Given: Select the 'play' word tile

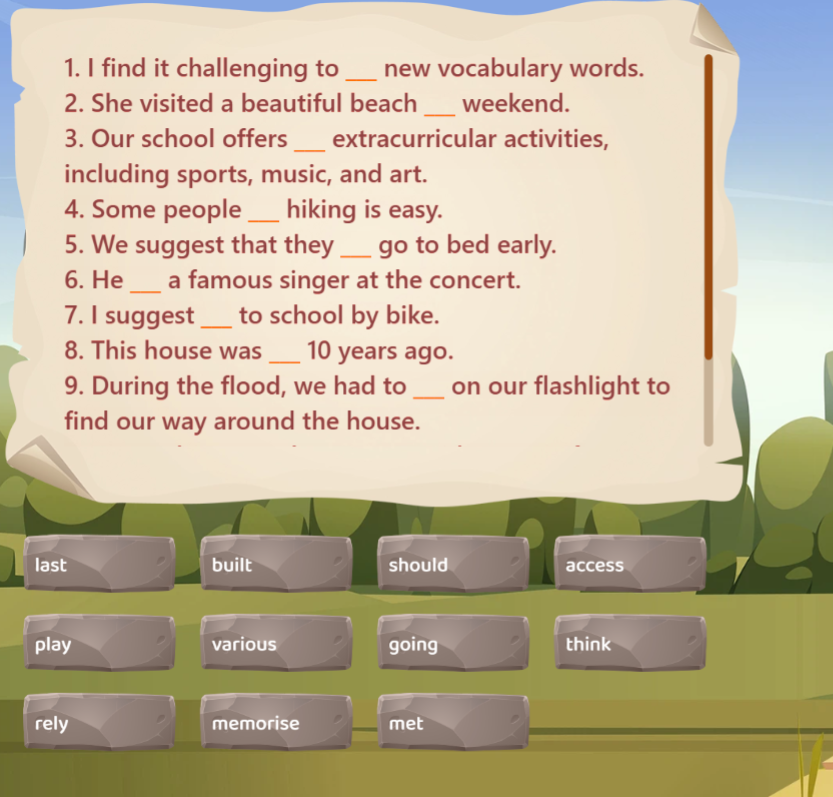Looking at the screenshot, I should [98, 644].
